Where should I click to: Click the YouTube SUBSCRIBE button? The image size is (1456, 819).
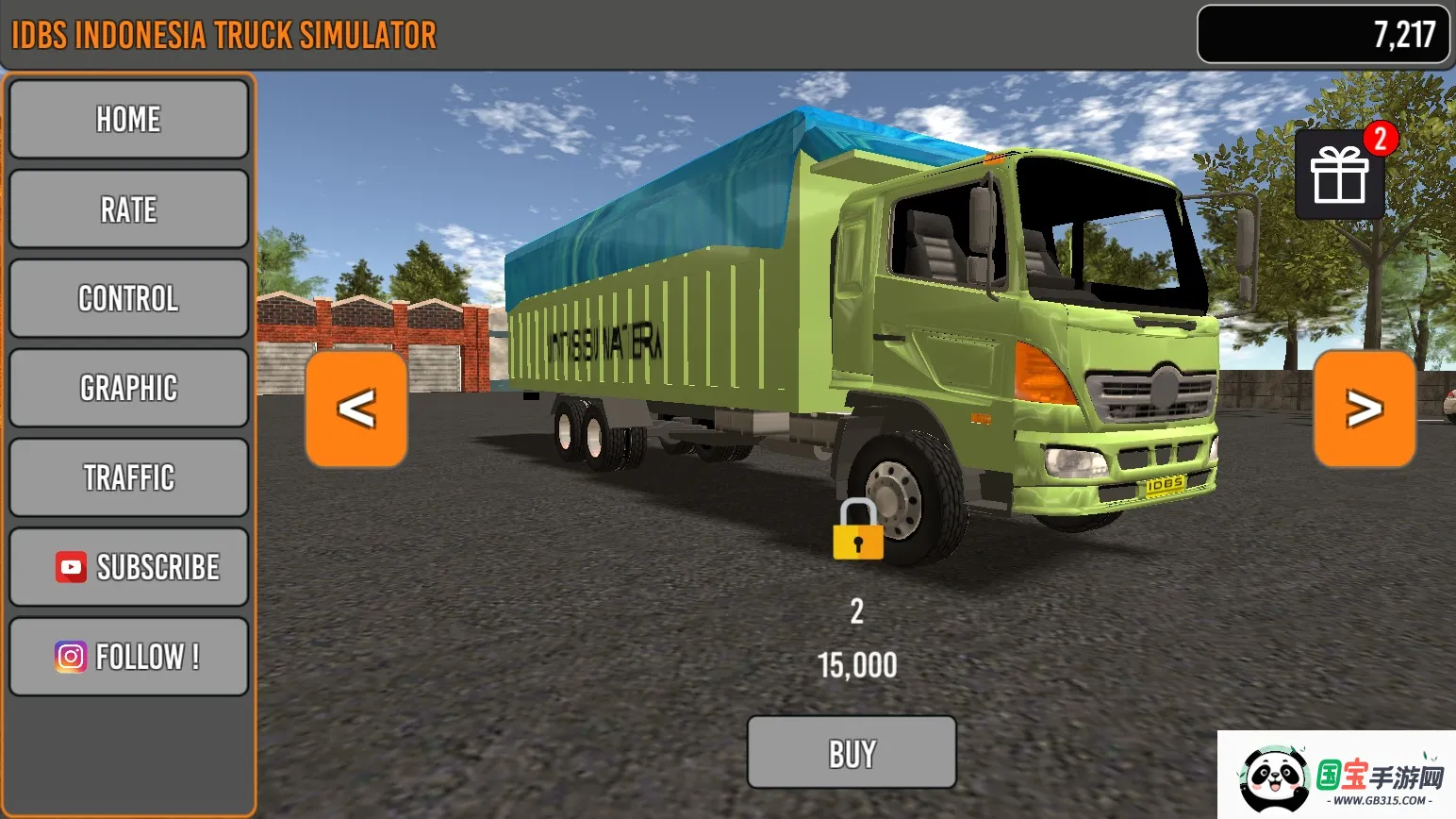click(128, 567)
